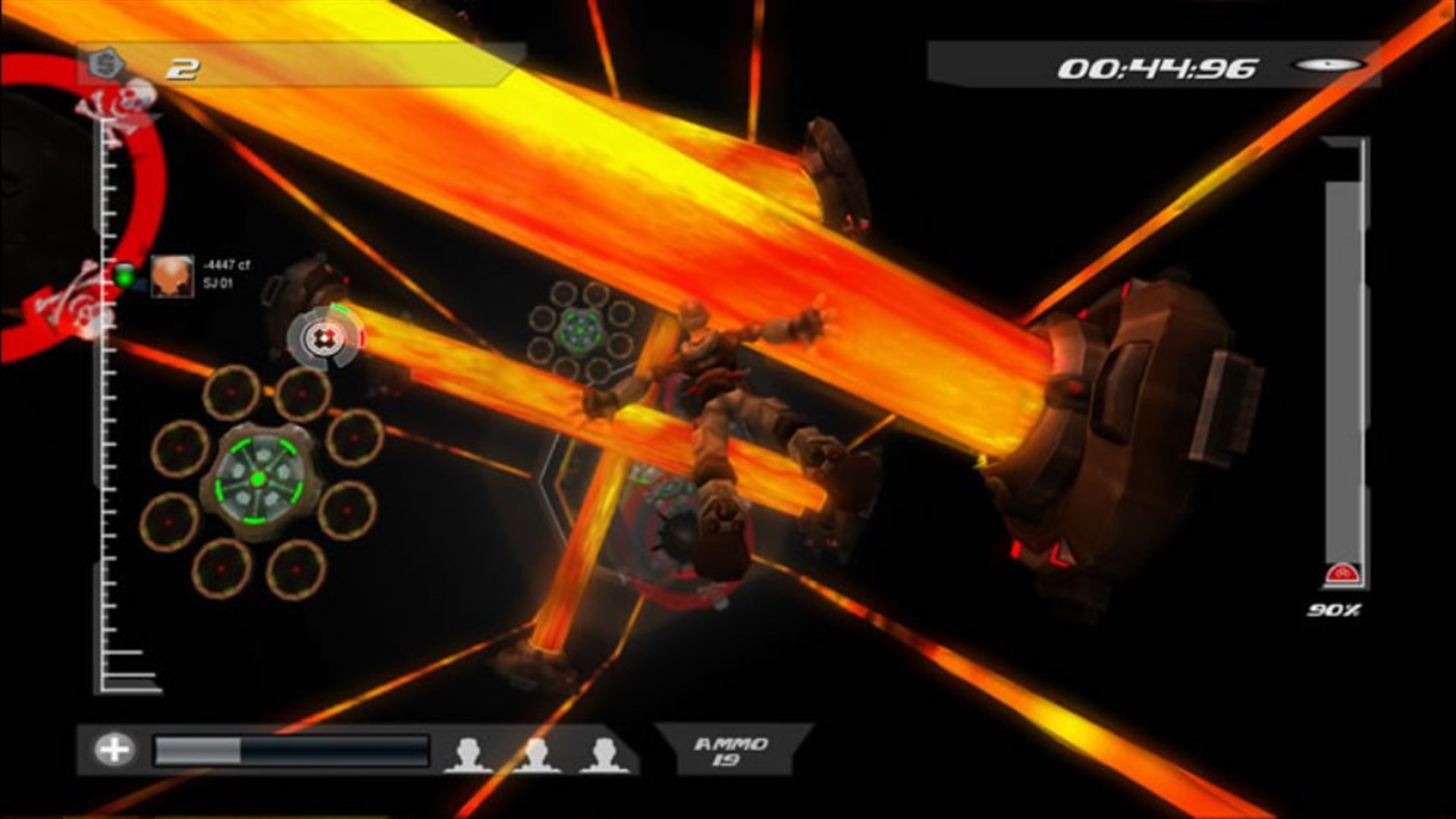The height and width of the screenshot is (819, 1456).
Task: Toggle the upper hexagonal turret pod
Action: pyautogui.click(x=579, y=331)
